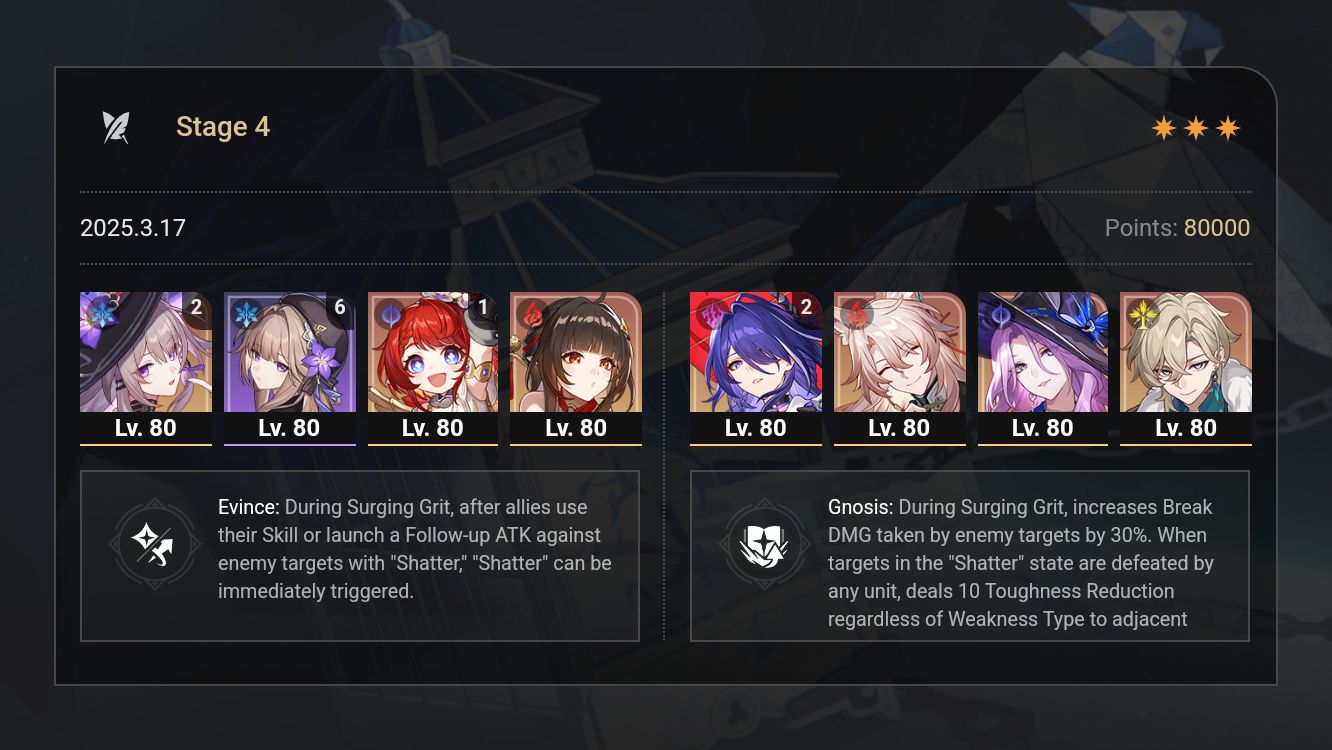Click the Eidolon 2 badge on Acheron
The image size is (1332, 750).
coord(806,308)
